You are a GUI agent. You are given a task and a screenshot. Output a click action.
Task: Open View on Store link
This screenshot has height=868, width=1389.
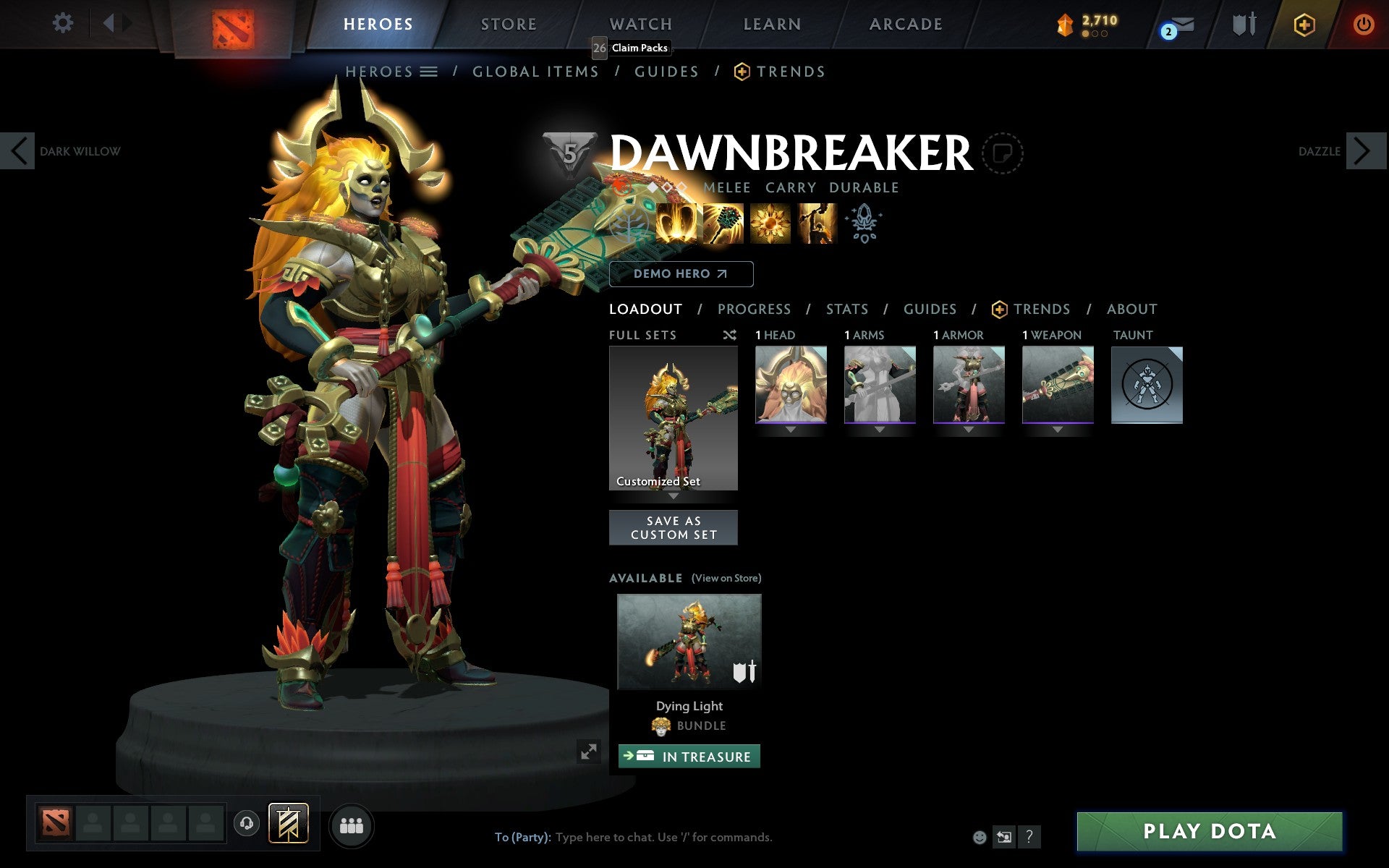[x=726, y=578]
